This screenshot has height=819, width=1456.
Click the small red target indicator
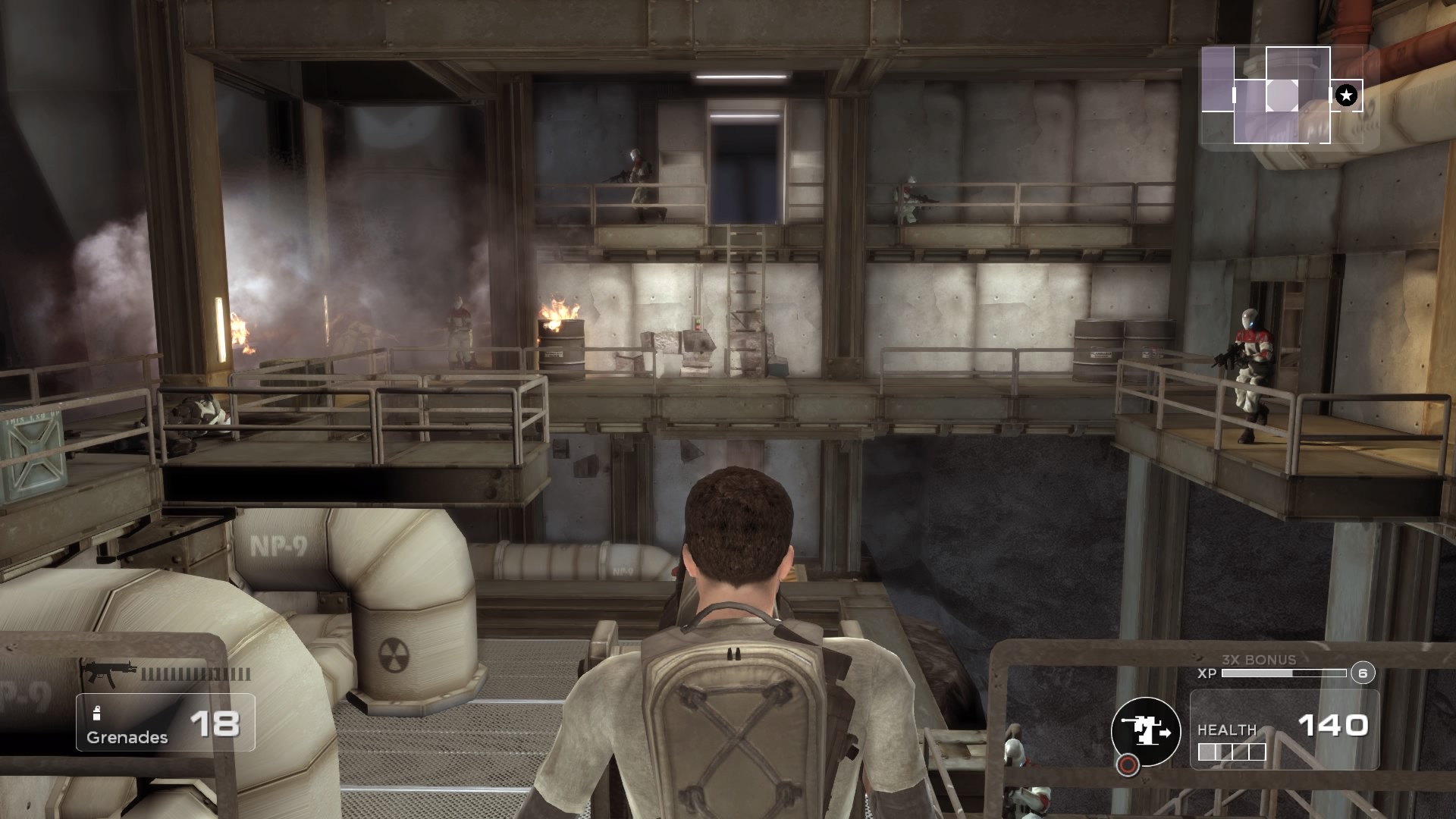(1128, 765)
